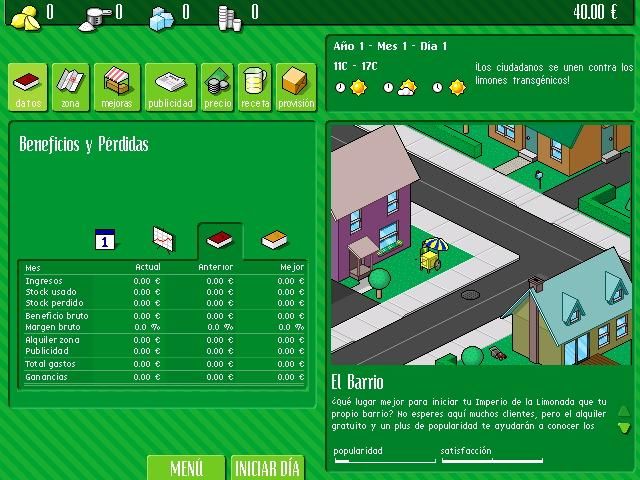Switch to the calendar tab
Screen dimensions: 640x480
pyautogui.click(x=106, y=240)
